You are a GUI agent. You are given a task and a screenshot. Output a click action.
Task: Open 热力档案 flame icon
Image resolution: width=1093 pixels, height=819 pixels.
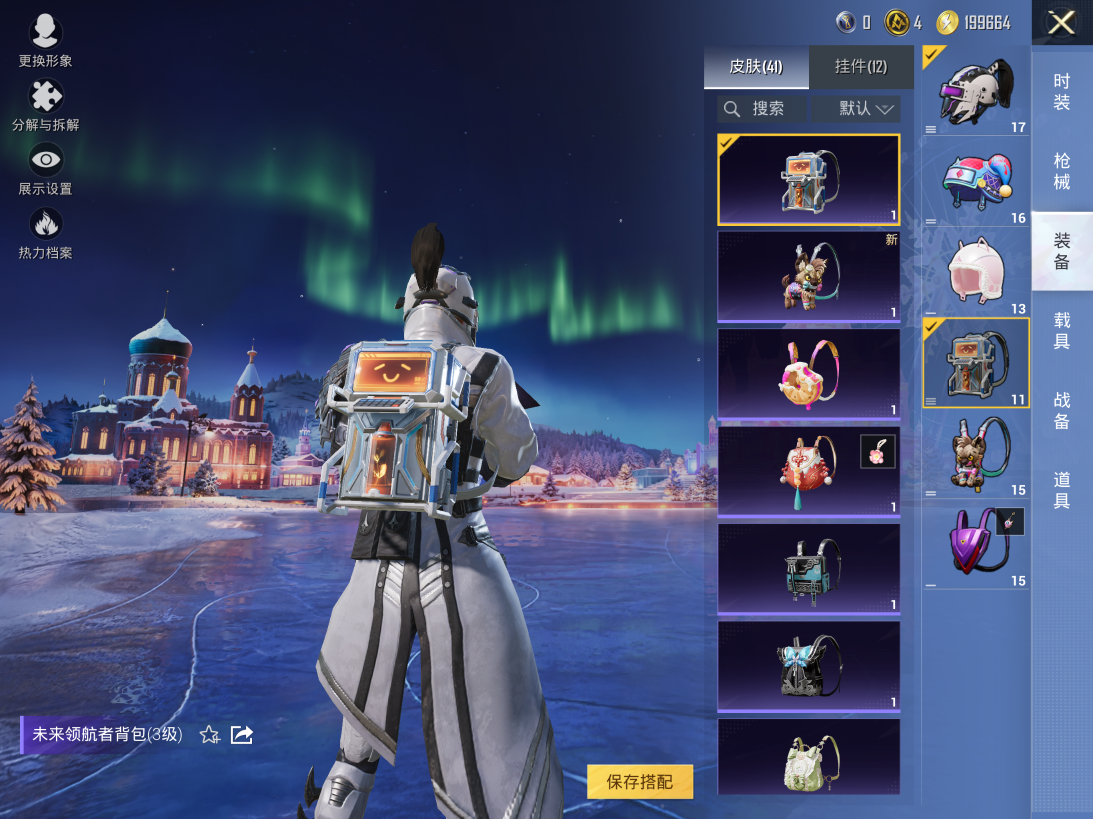coord(45,234)
